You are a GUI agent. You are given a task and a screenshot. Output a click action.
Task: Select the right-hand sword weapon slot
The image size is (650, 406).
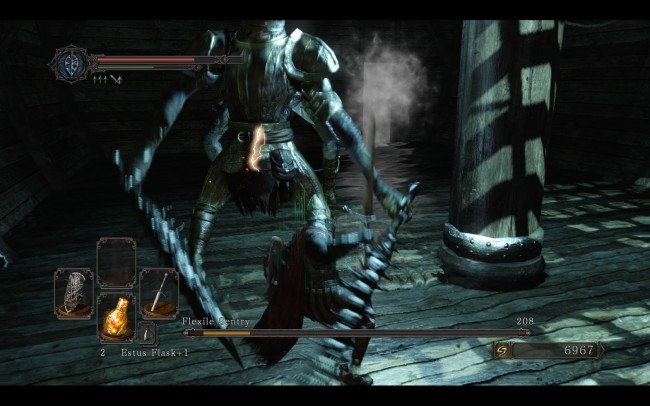tap(158, 293)
